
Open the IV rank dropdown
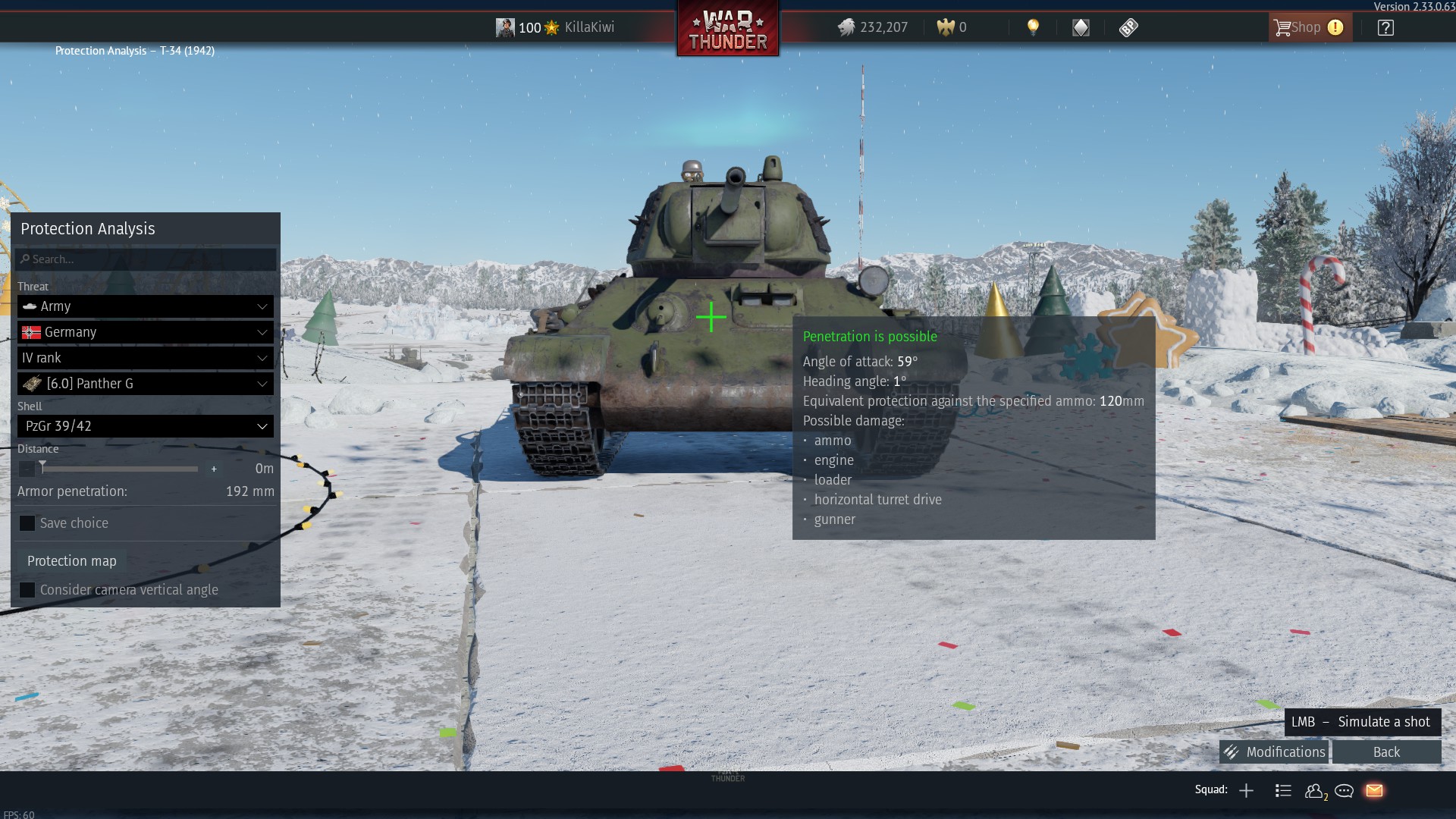click(145, 358)
